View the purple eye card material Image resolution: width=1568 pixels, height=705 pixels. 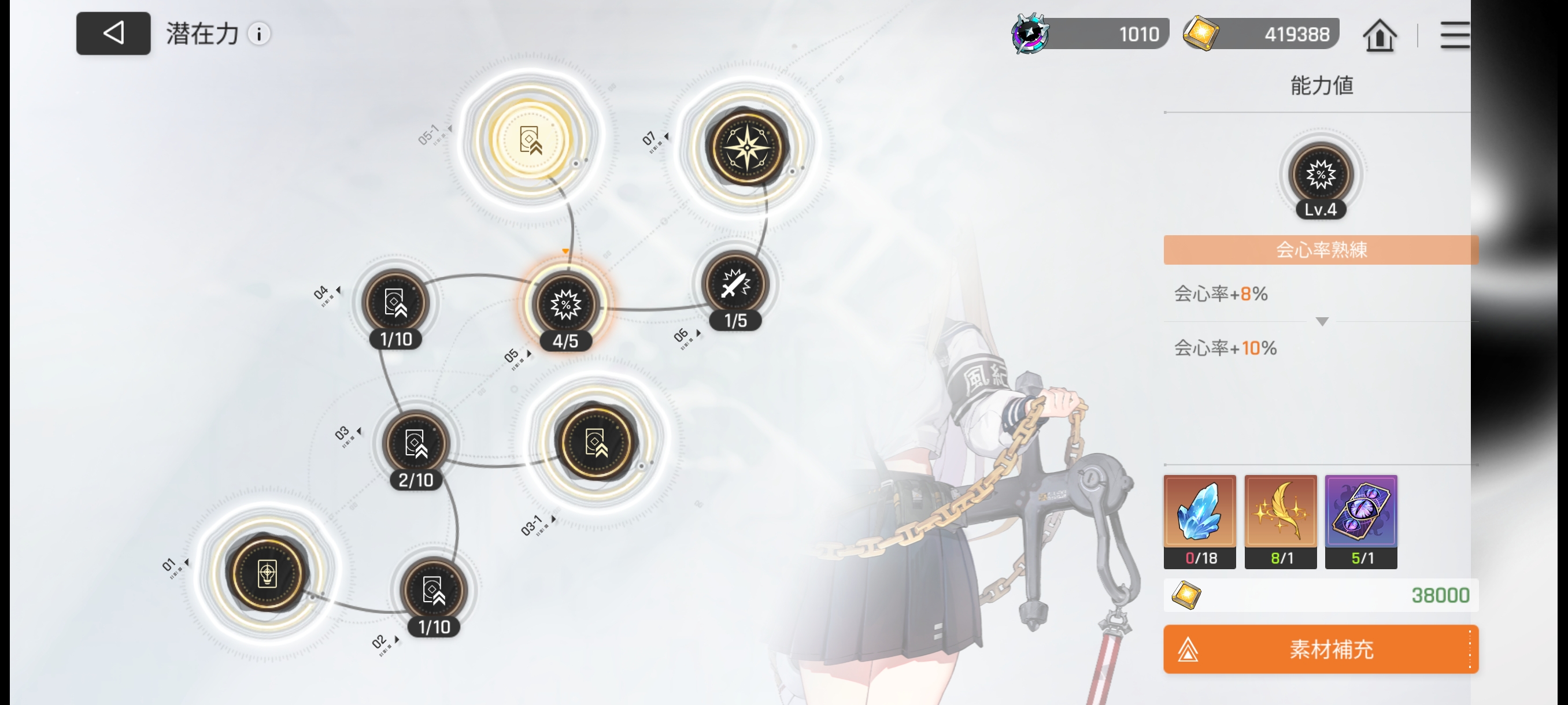pos(1361,520)
